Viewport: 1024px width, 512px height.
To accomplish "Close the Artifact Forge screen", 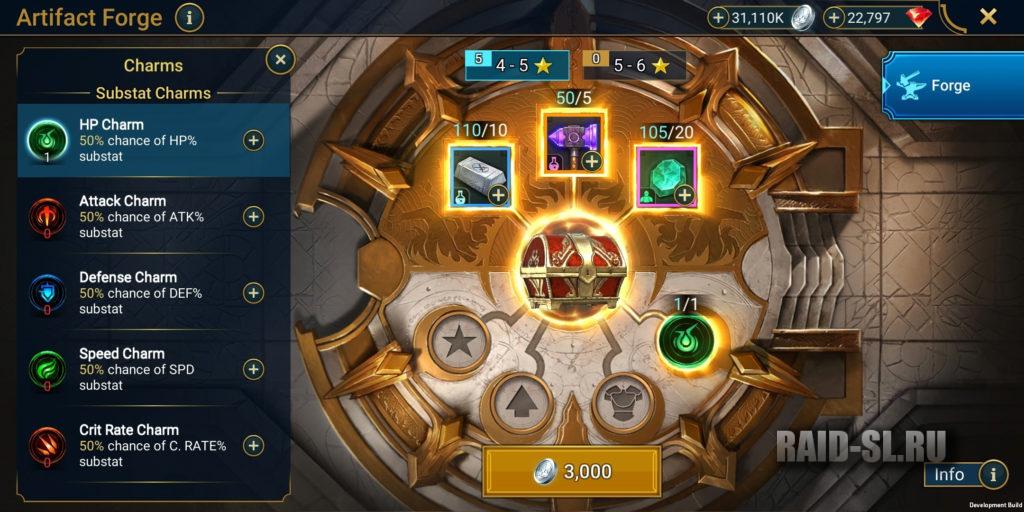I will click(988, 16).
